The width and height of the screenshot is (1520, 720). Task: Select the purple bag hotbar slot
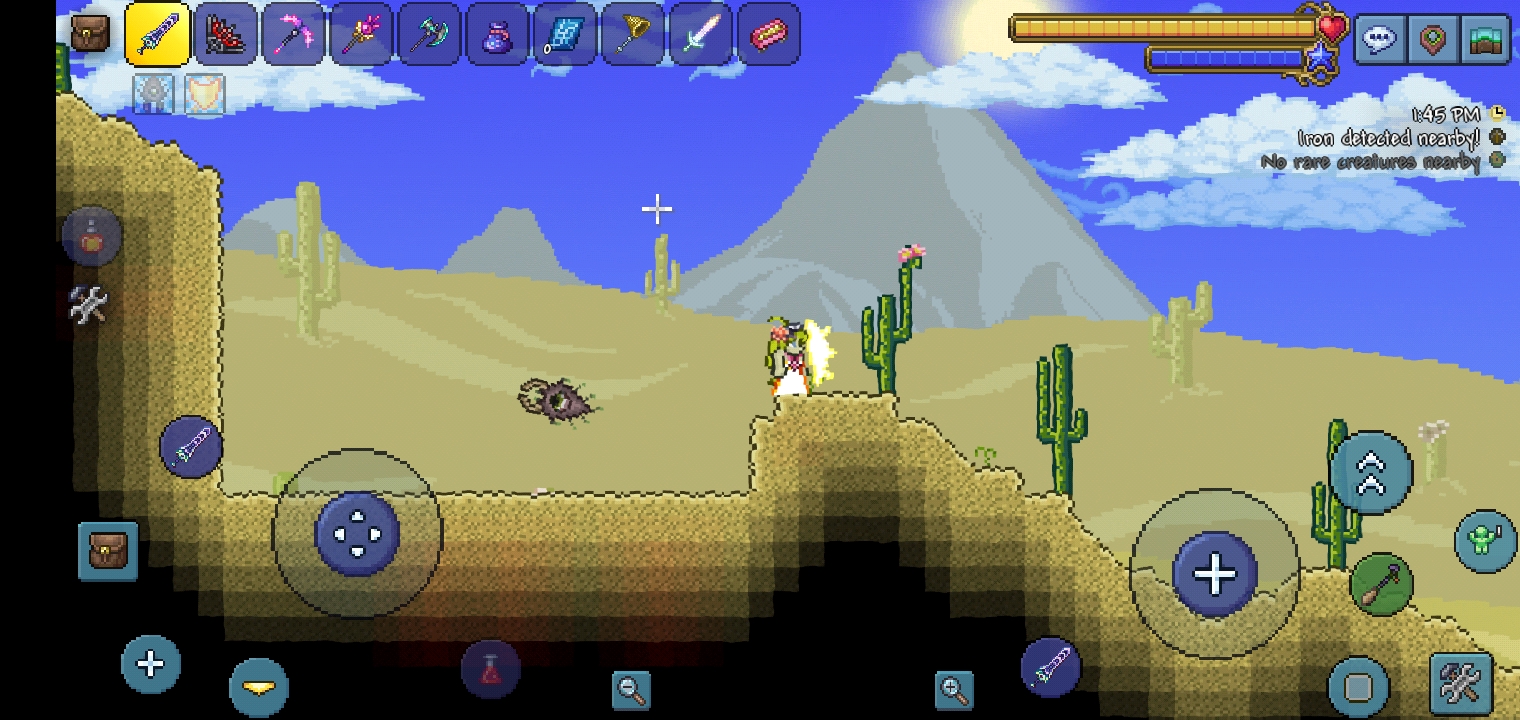[497, 36]
